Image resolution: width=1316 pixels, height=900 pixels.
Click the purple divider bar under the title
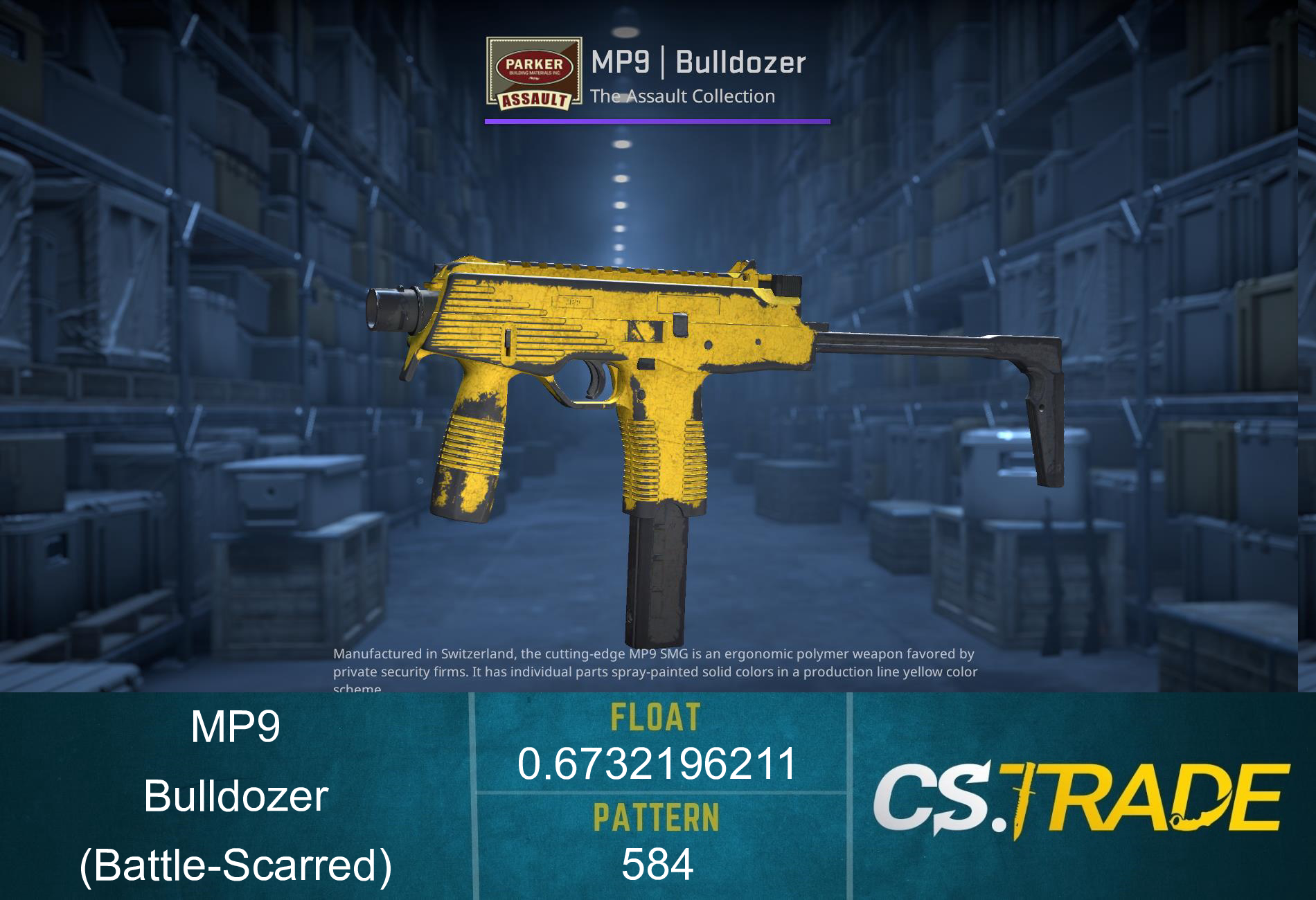[658, 122]
